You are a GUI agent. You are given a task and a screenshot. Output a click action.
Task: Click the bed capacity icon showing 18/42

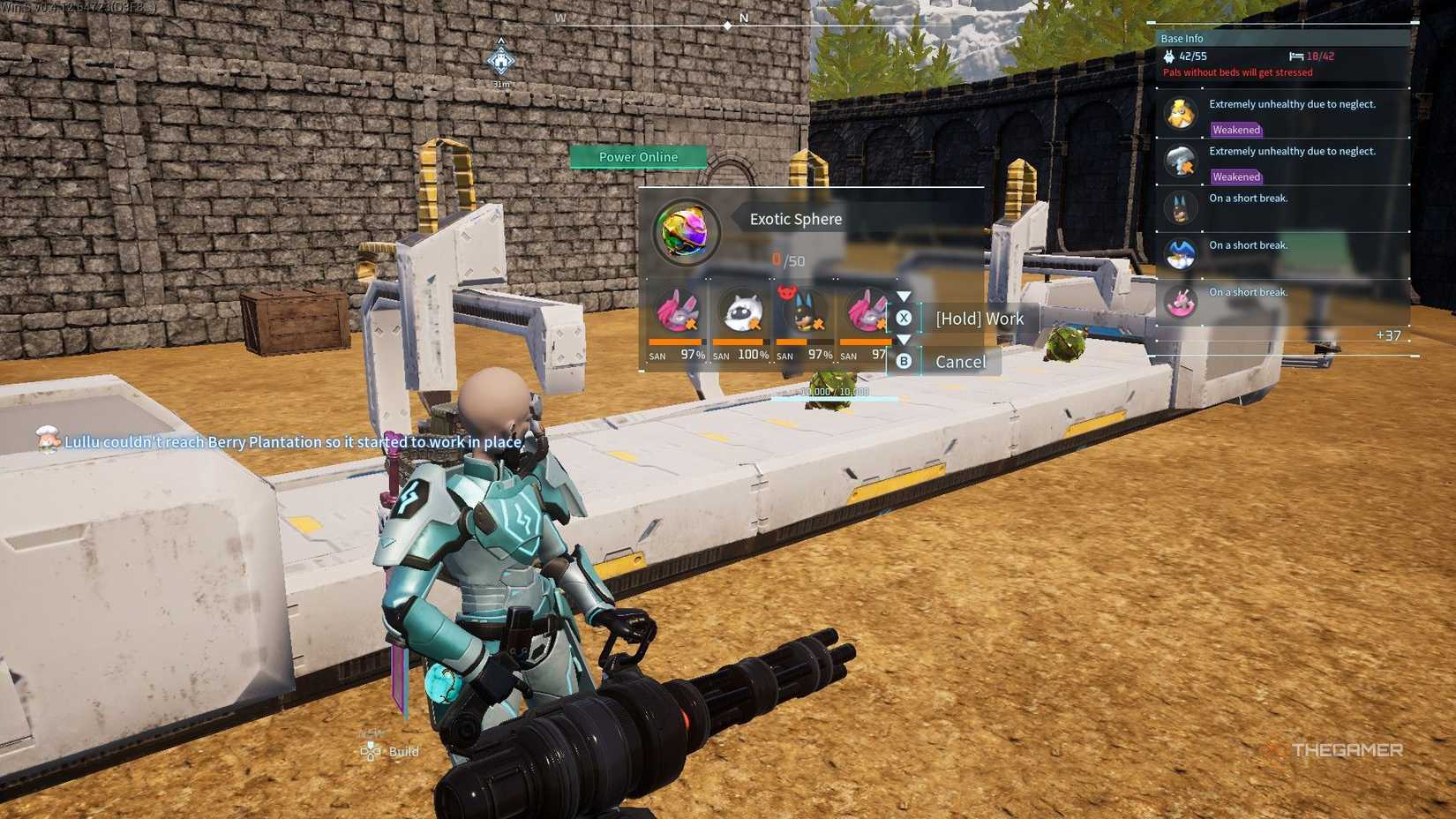1295,56
